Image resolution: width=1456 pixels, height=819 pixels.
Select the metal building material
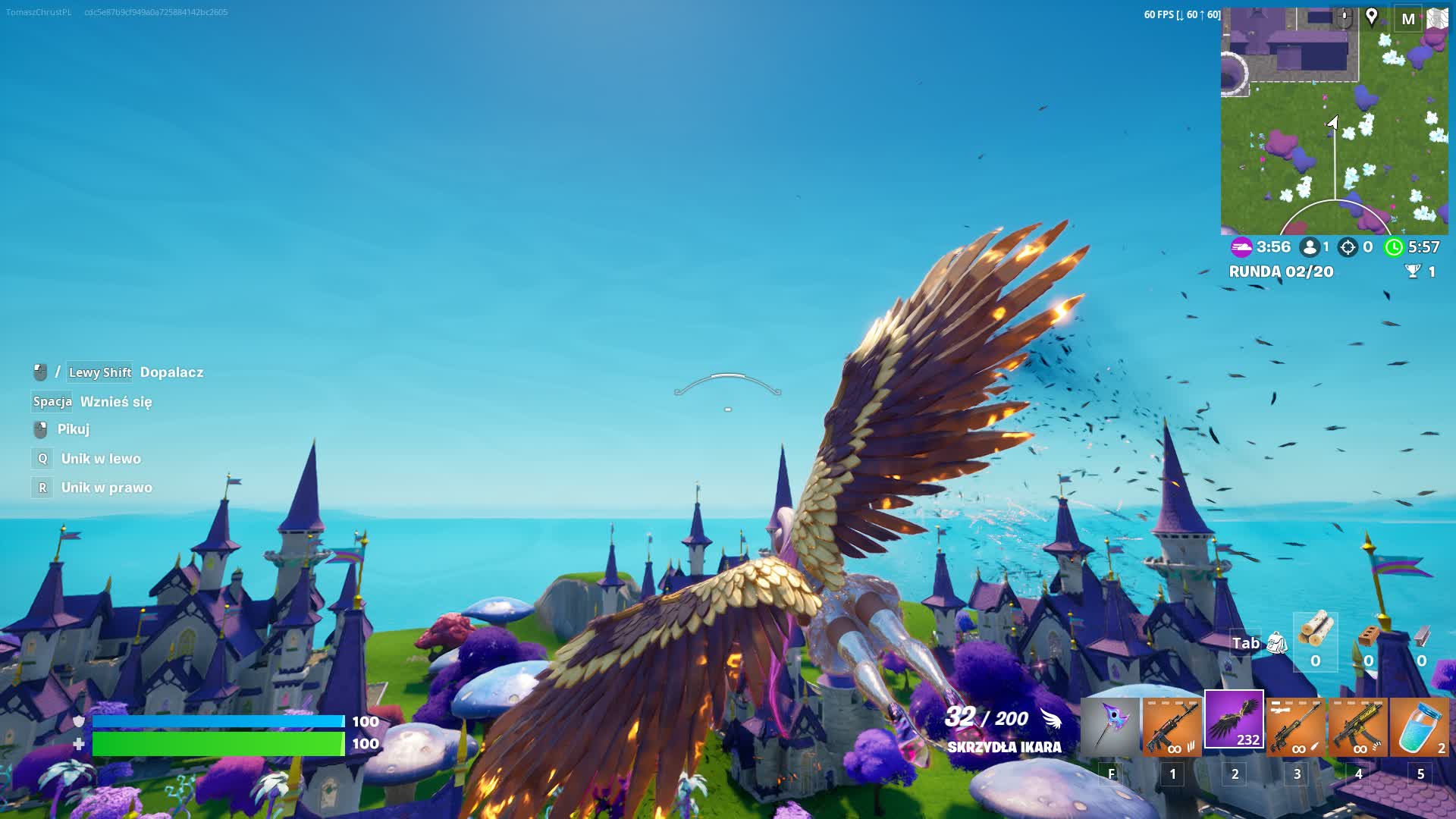click(x=1421, y=635)
